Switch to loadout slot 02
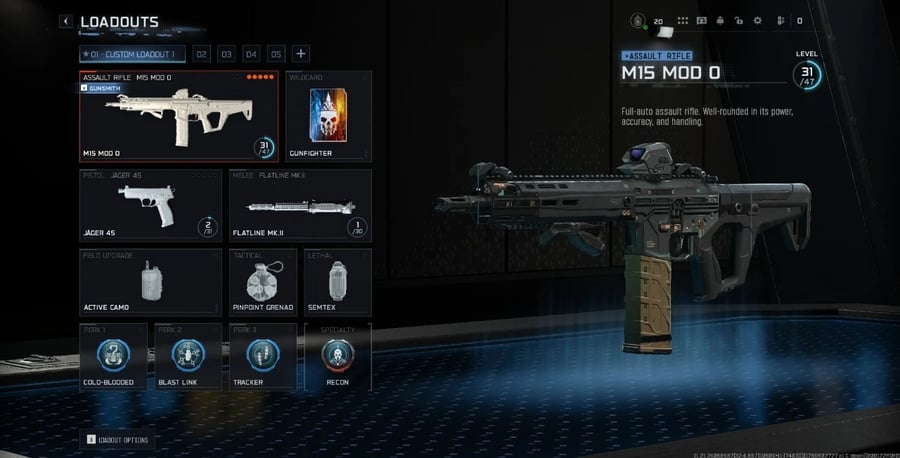The width and height of the screenshot is (900, 458). point(201,54)
